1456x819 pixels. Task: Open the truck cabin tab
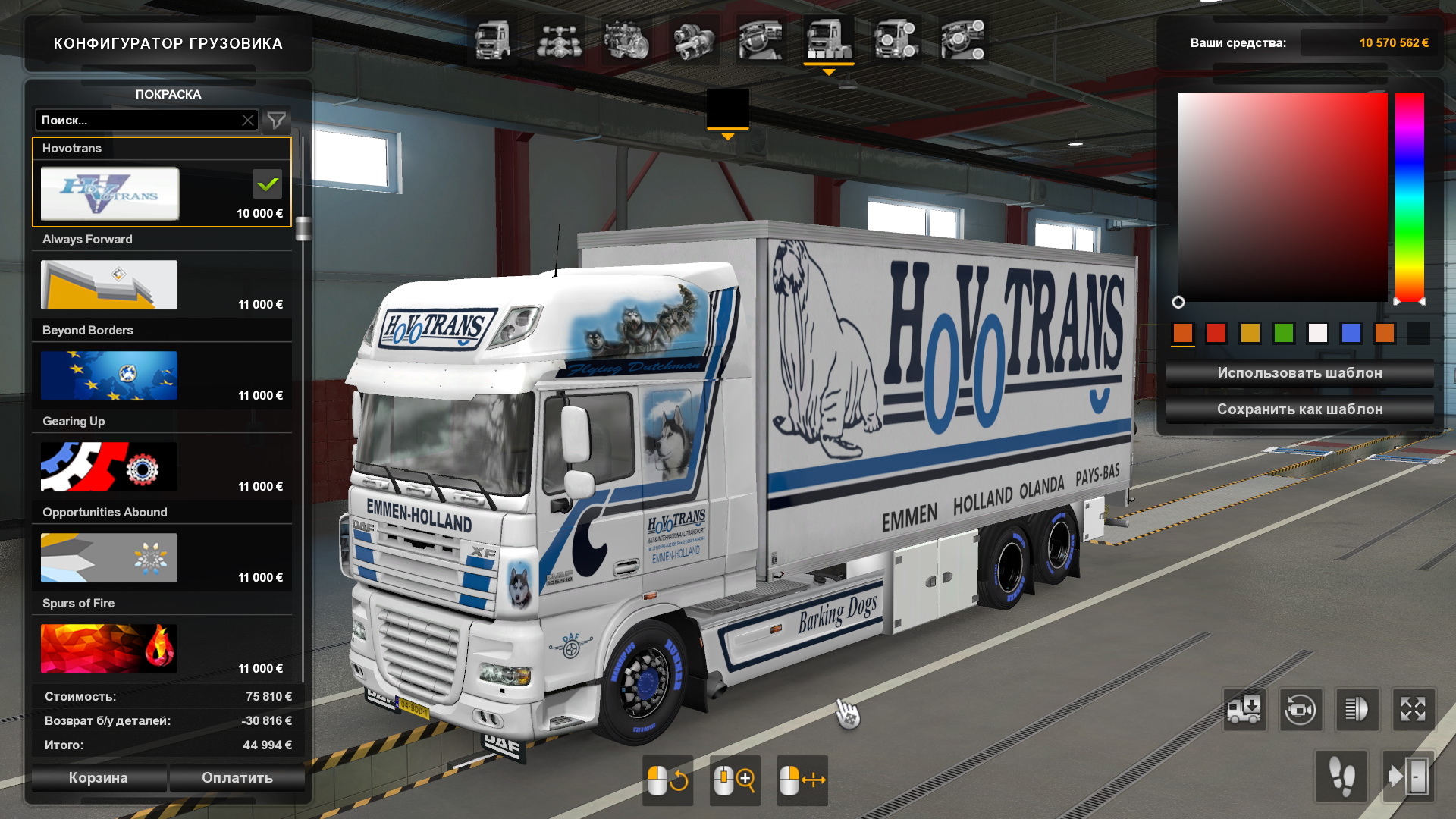coord(492,40)
